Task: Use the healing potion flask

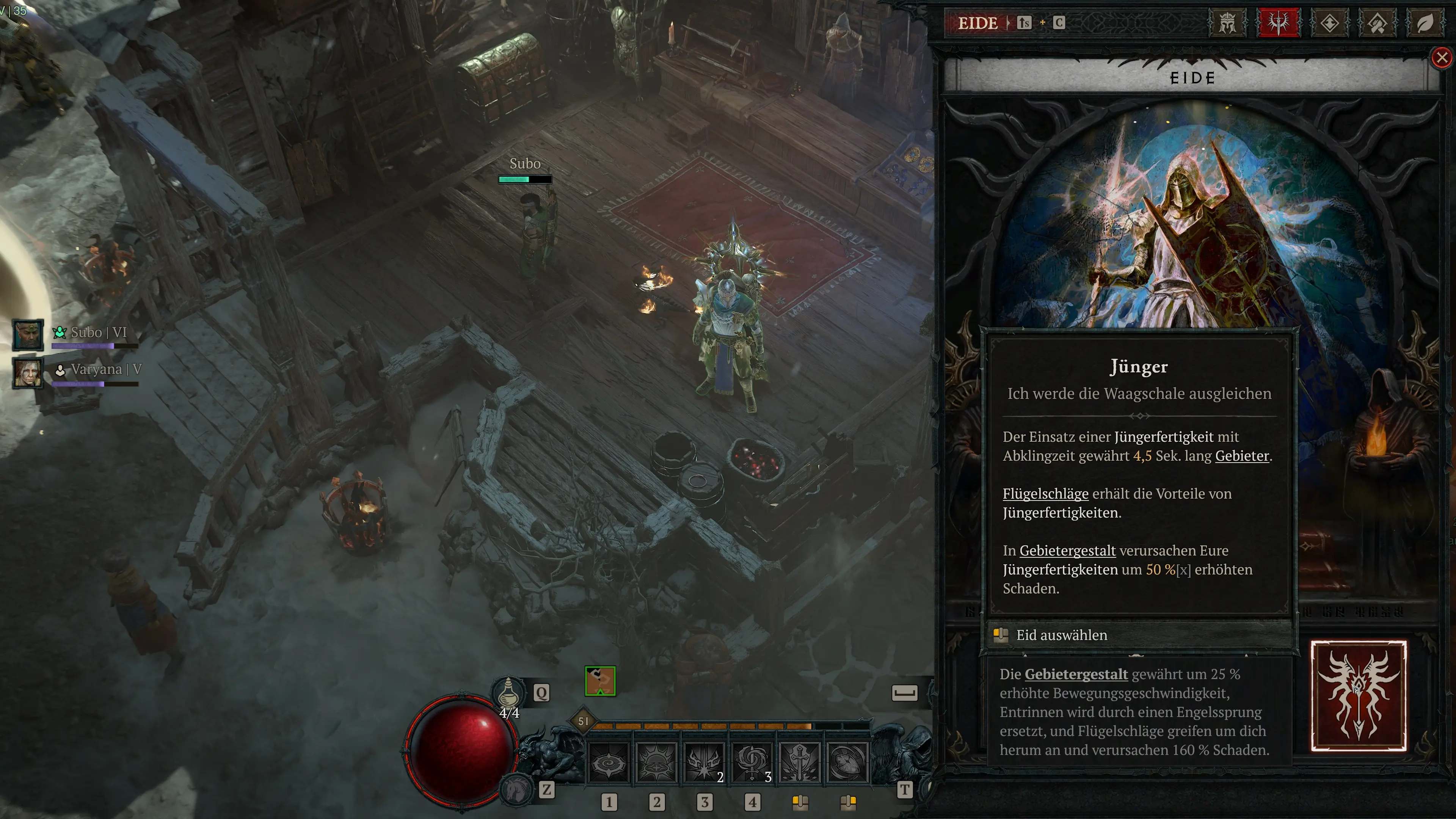Action: pos(508,692)
